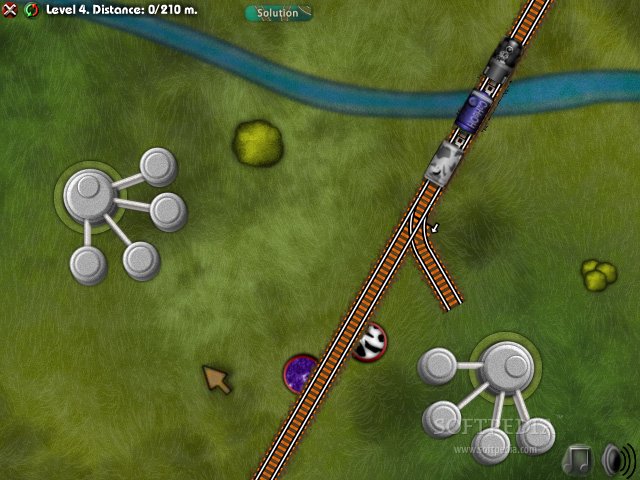Toggle the speaker sound button
The image size is (640, 480).
tap(617, 460)
